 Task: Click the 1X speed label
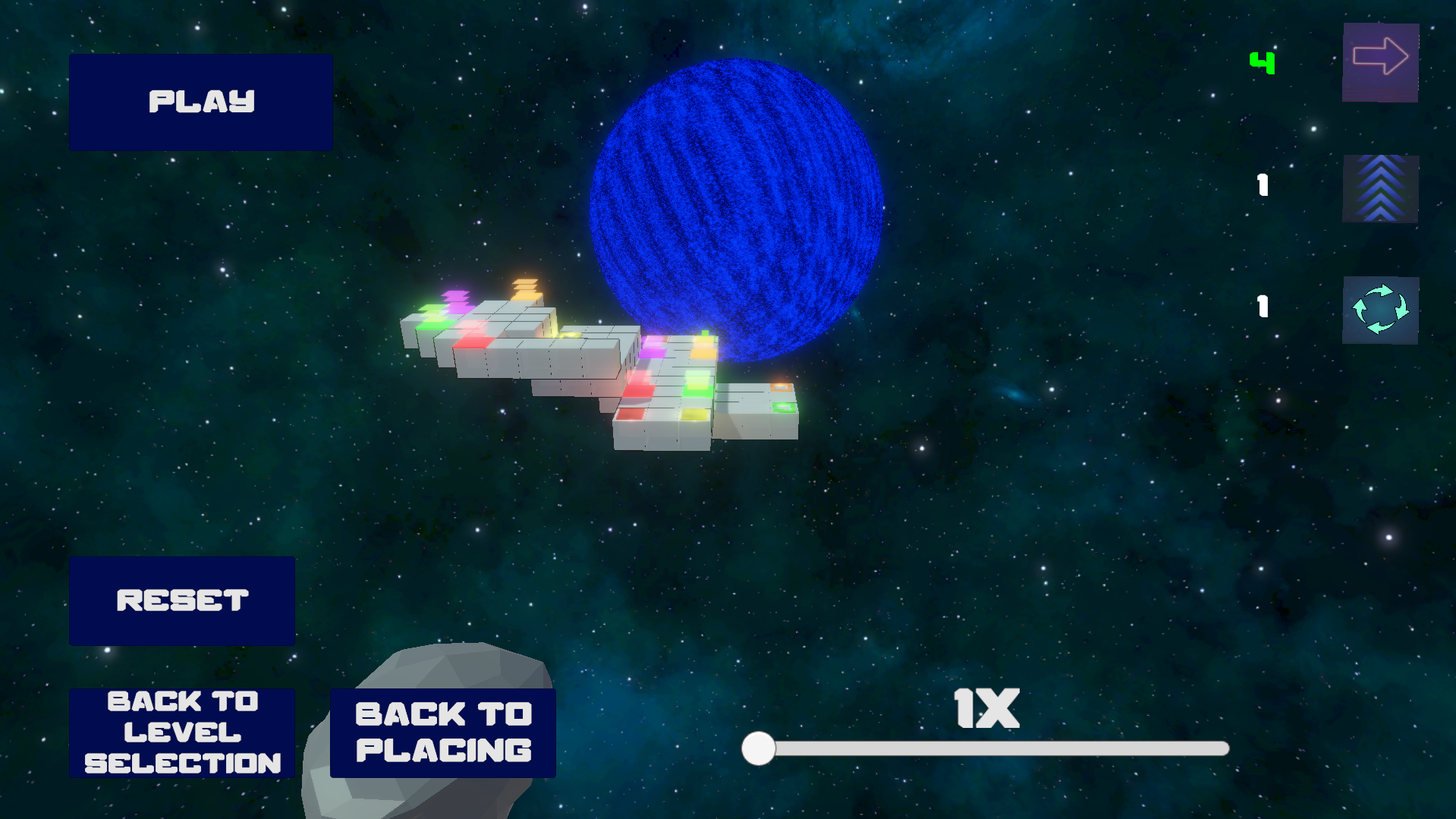[986, 709]
